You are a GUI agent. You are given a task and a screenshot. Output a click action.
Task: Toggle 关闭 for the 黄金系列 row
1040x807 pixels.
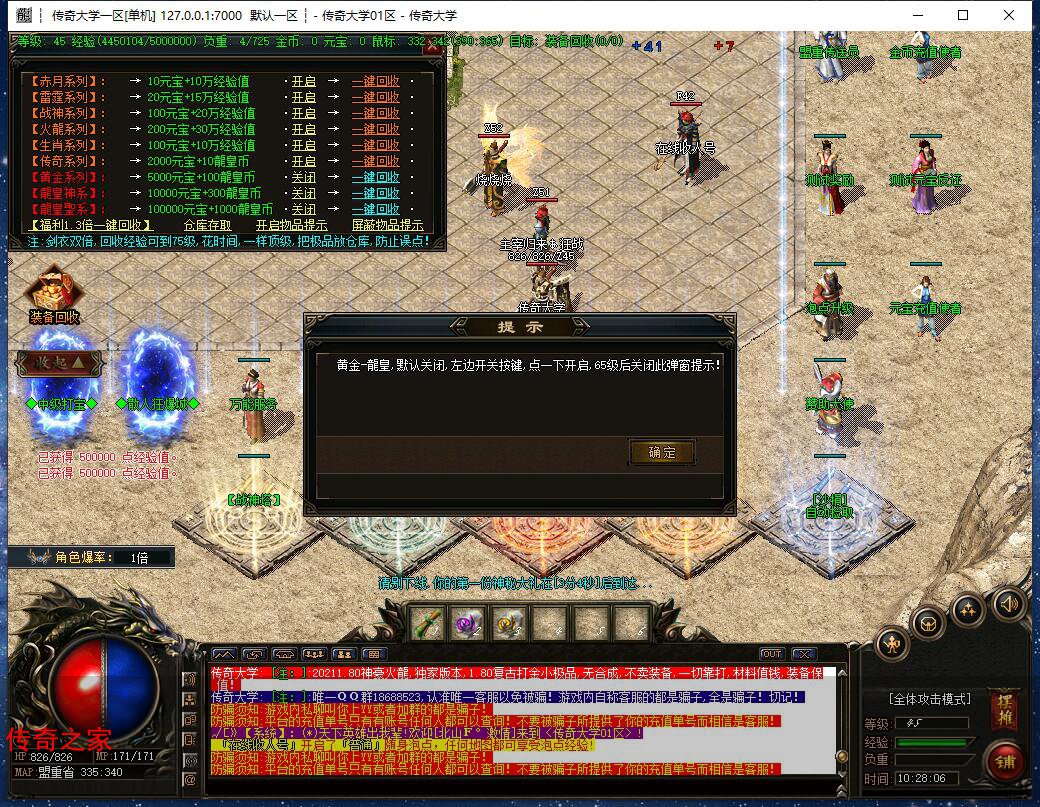[x=303, y=177]
